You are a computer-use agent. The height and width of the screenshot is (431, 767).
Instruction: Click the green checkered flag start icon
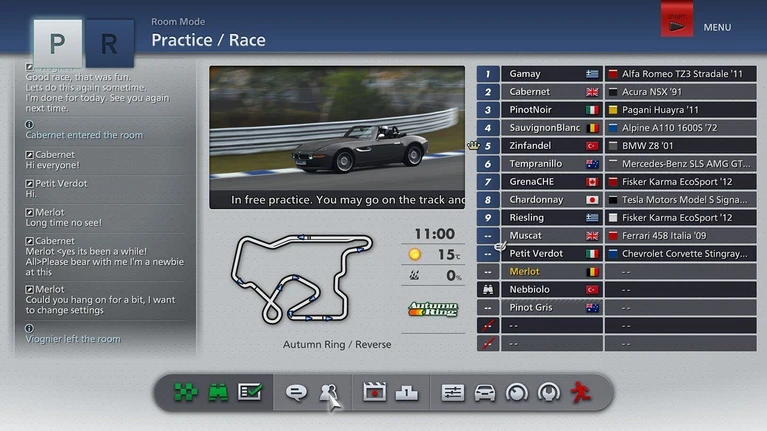[x=186, y=393]
